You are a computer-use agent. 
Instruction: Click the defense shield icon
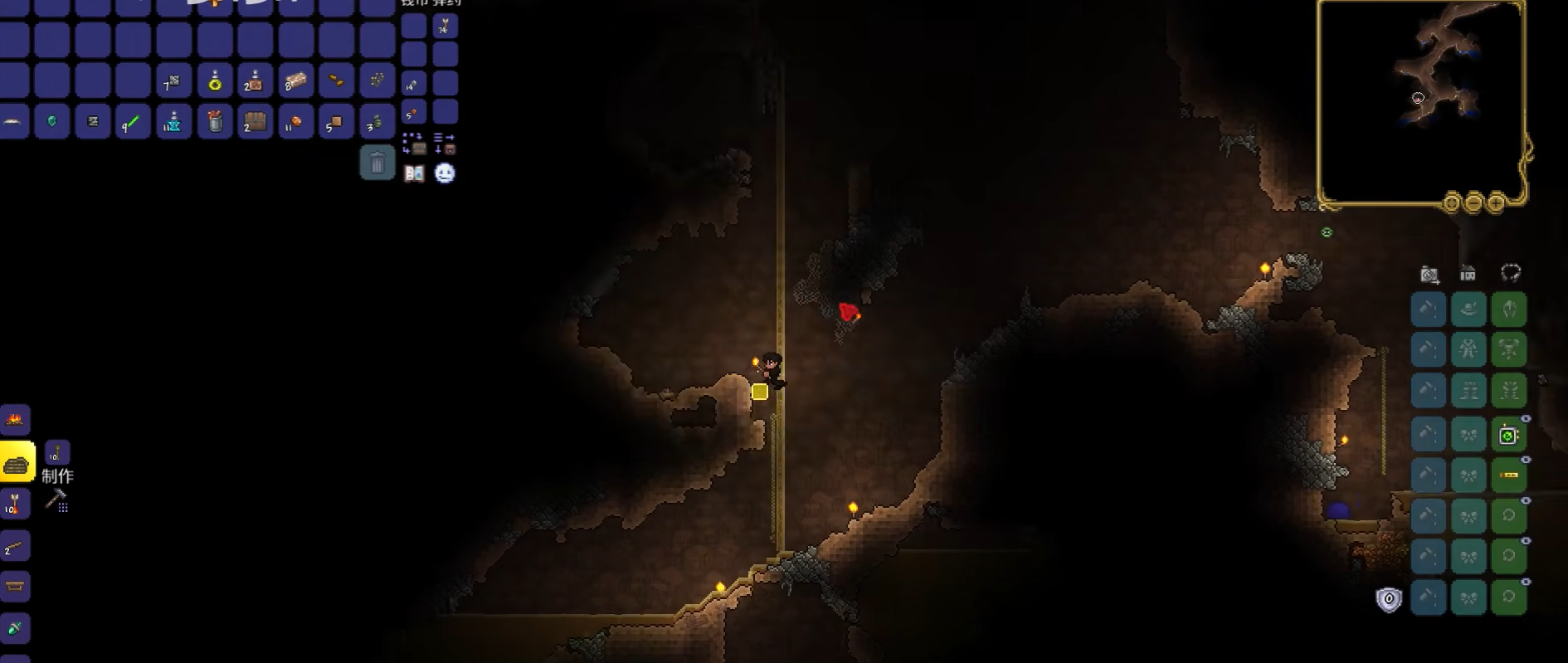pos(1389,599)
